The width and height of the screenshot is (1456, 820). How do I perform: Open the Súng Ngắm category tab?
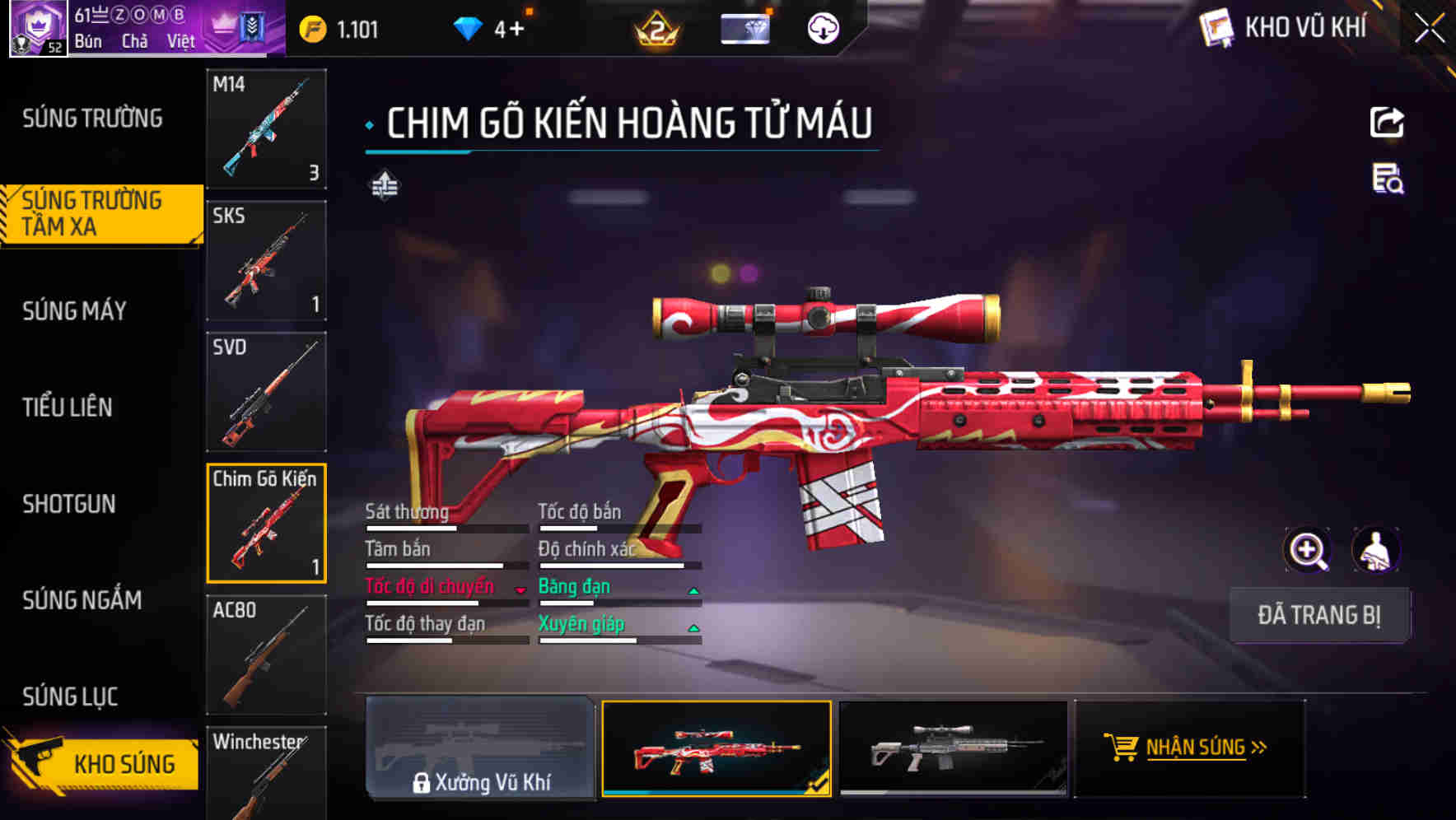[82, 601]
